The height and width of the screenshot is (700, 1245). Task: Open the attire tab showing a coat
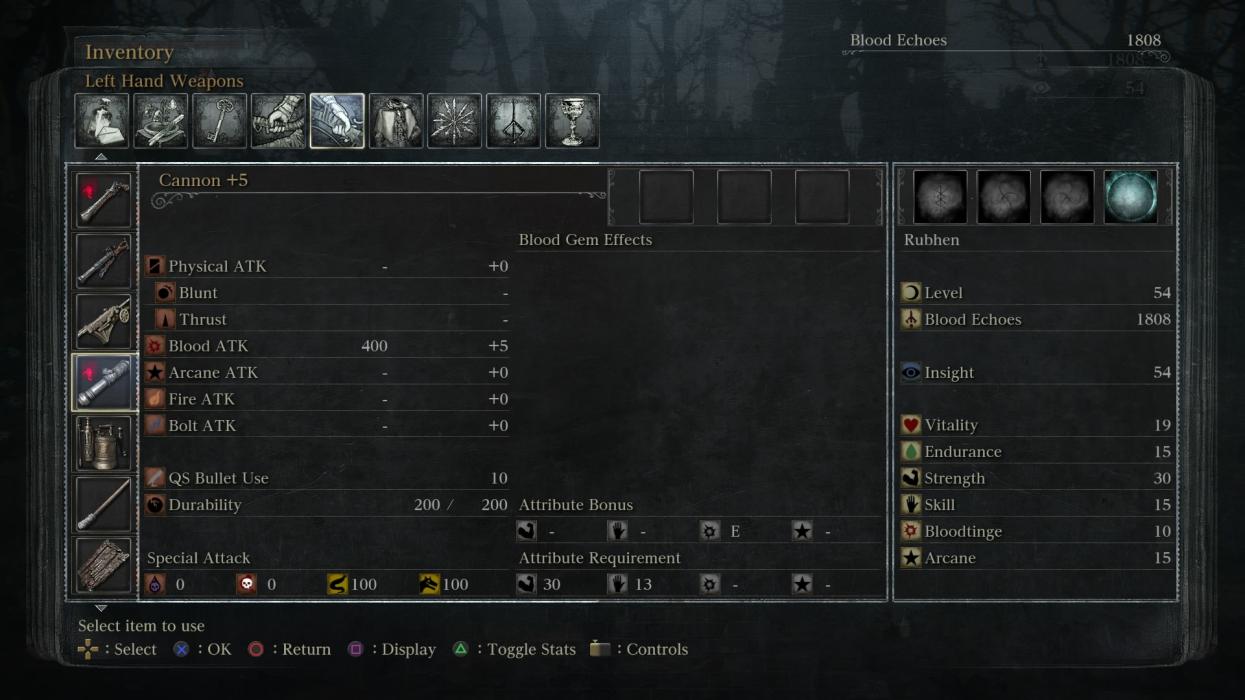tap(396, 121)
